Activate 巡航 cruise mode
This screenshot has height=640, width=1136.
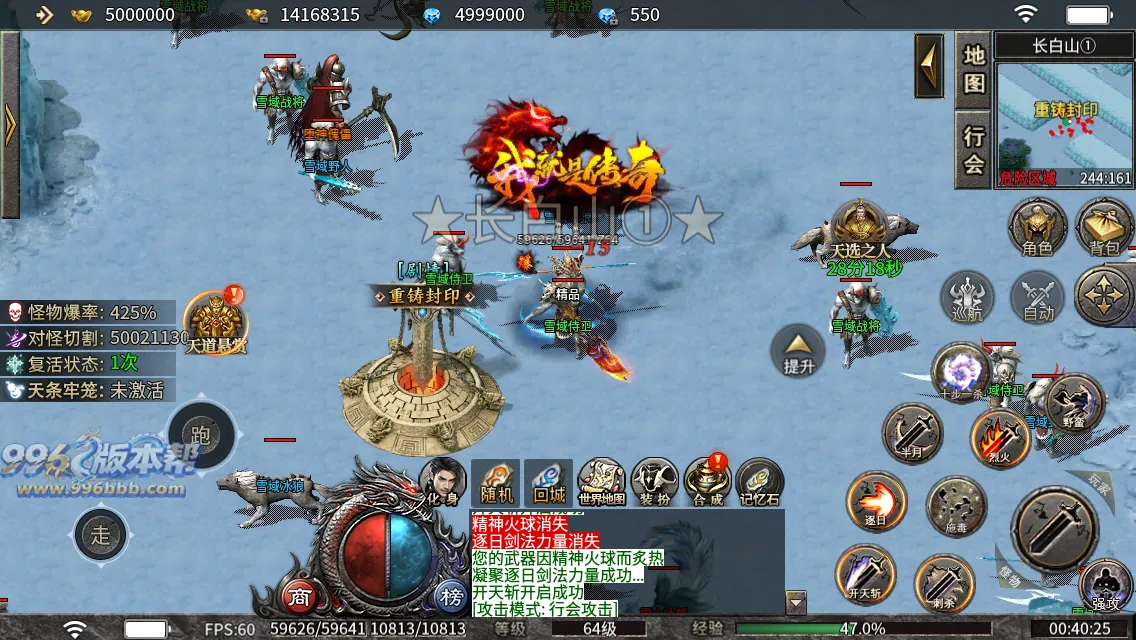968,298
